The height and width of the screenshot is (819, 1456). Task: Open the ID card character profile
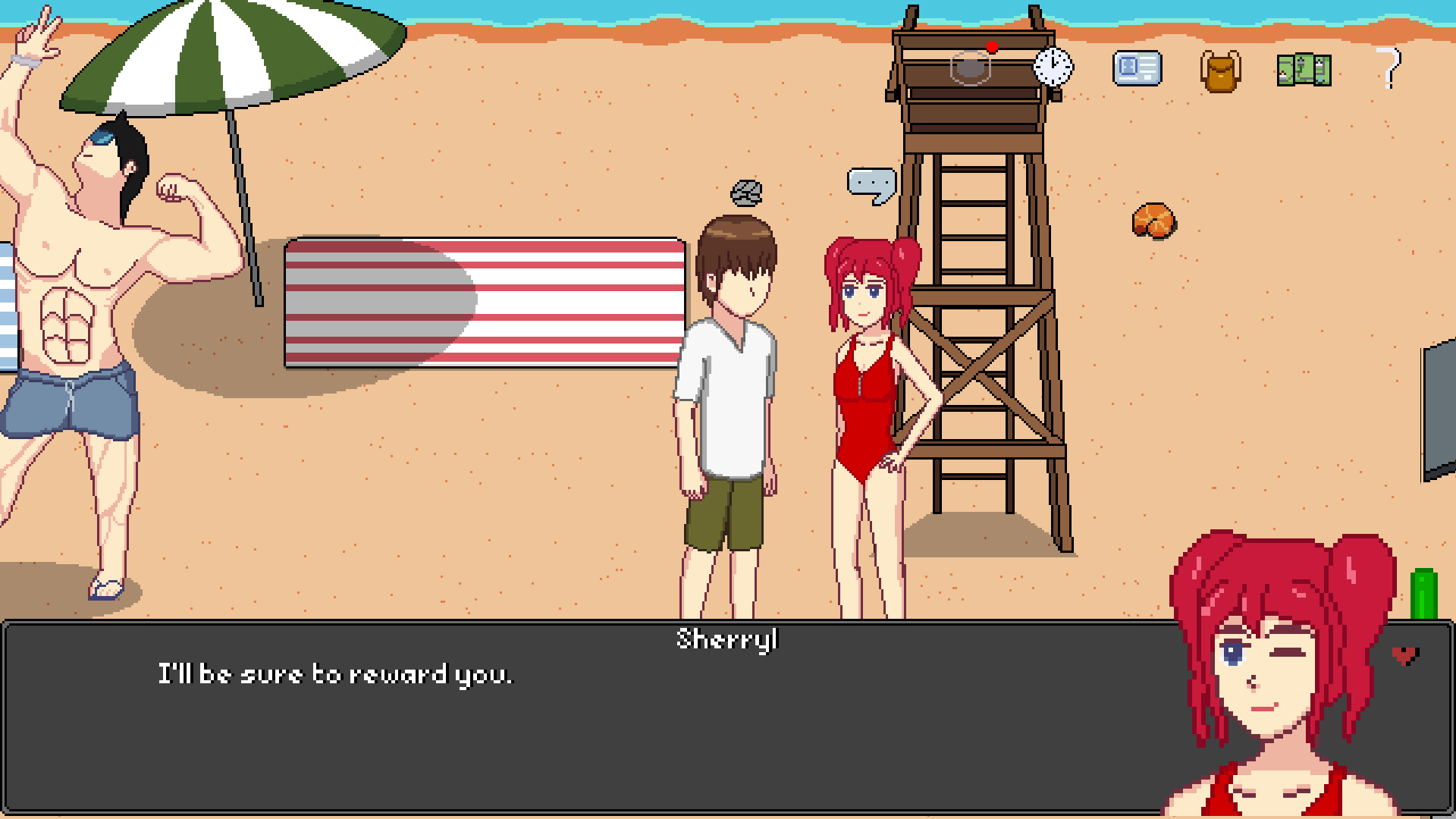[1137, 68]
